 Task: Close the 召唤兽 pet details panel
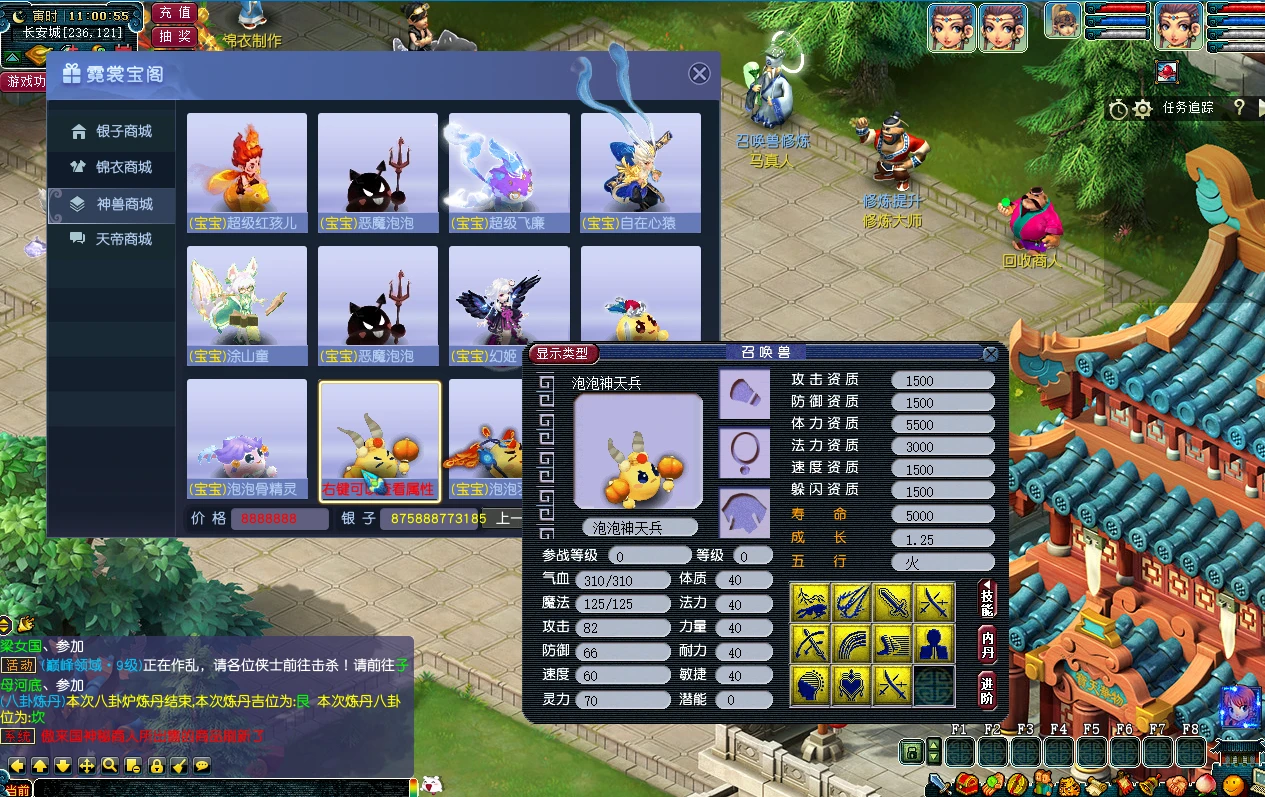[x=990, y=353]
